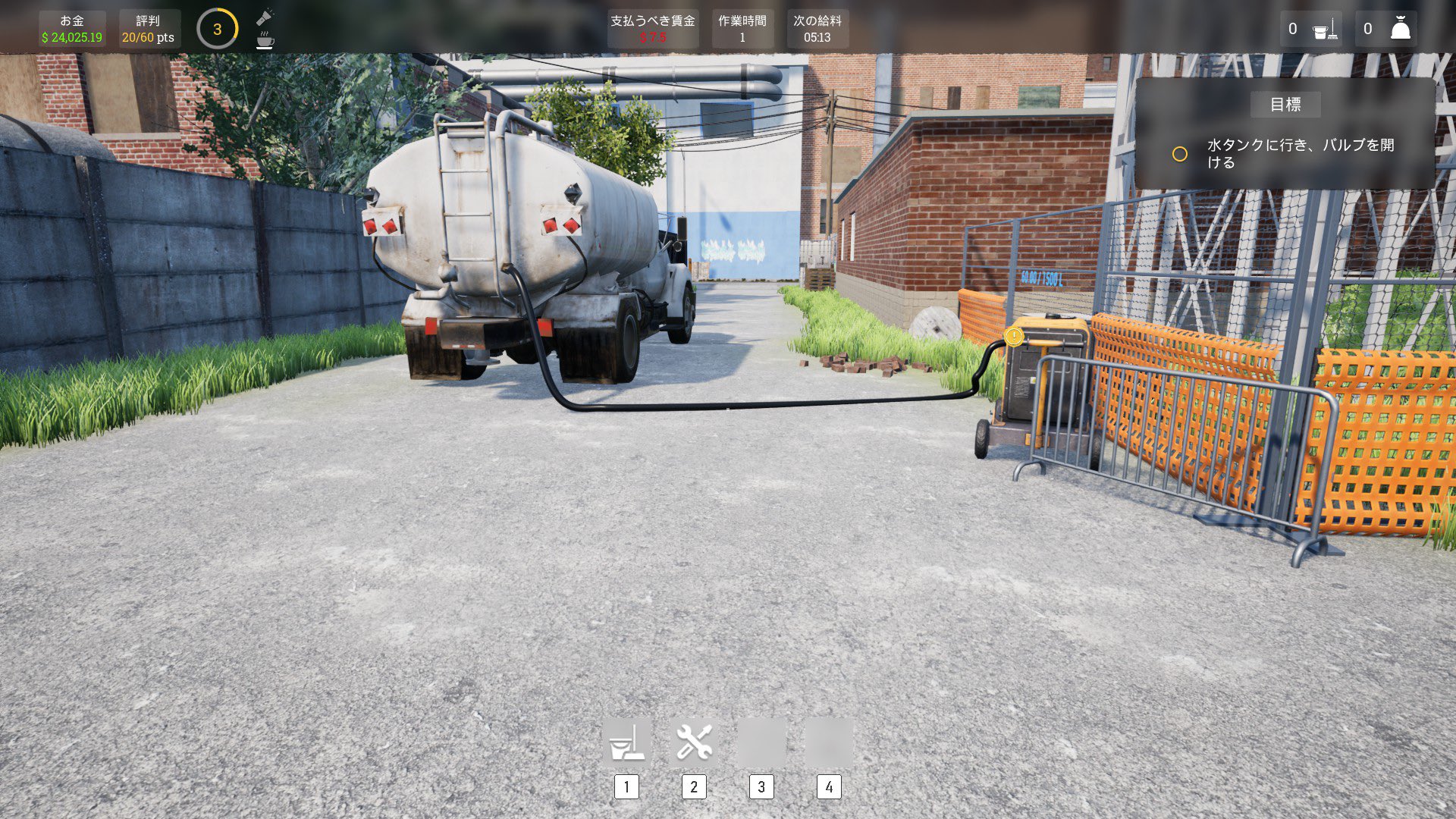Click the coffee cup icon

(265, 41)
